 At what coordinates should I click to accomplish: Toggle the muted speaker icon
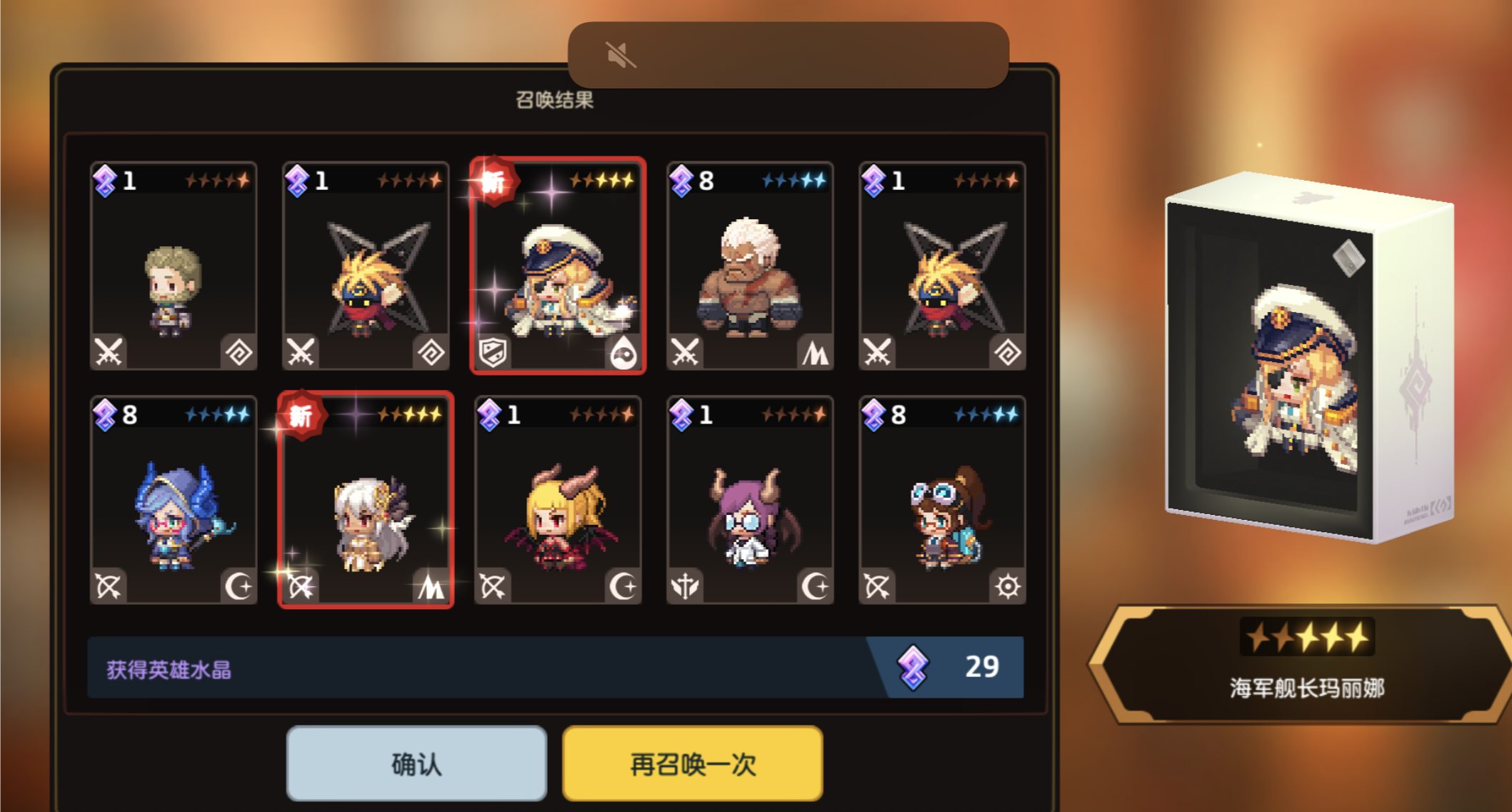coord(620,55)
